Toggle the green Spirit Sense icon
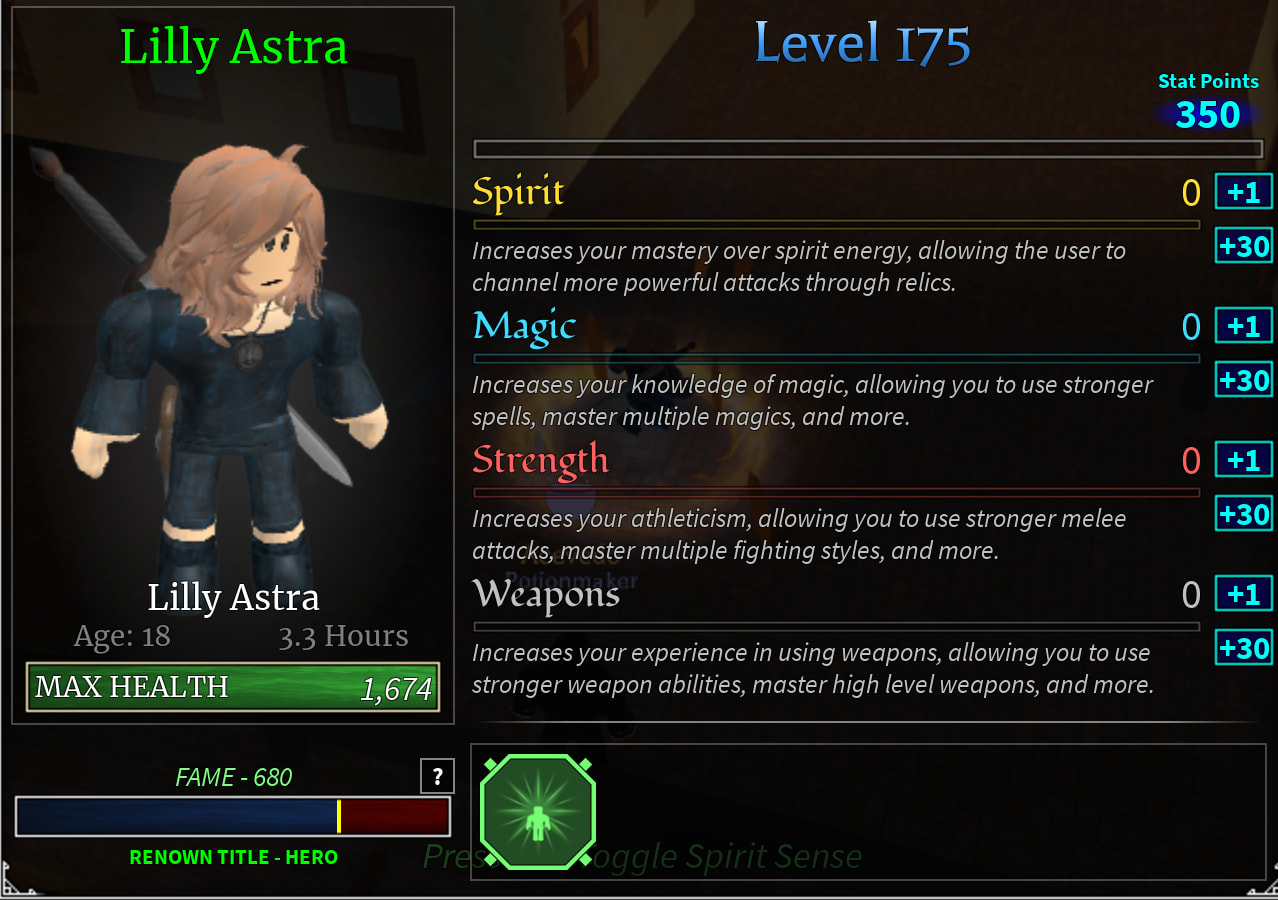The width and height of the screenshot is (1278, 900). (x=538, y=811)
